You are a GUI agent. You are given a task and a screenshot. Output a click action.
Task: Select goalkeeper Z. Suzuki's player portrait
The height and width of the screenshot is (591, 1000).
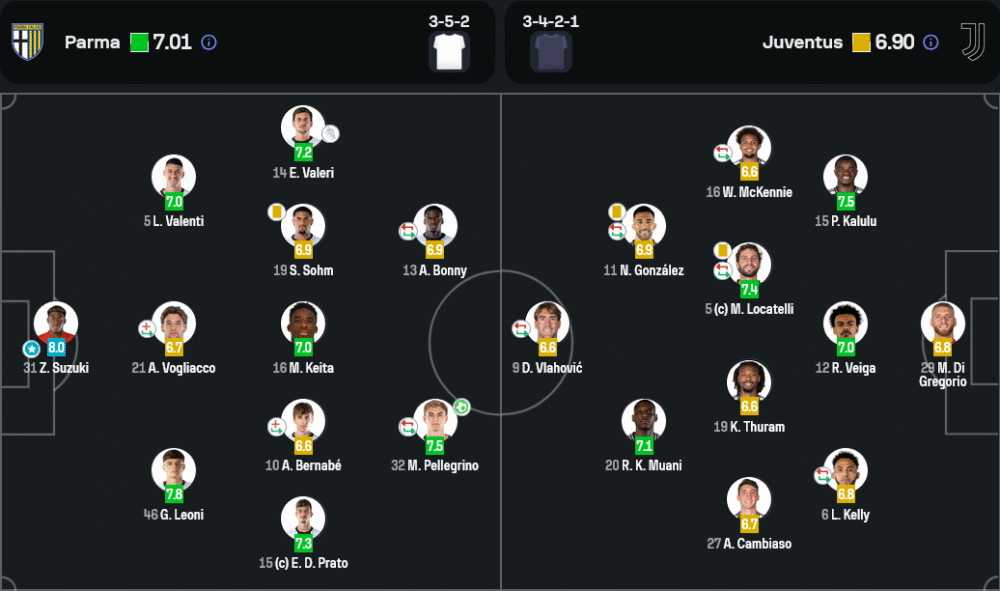(56, 324)
